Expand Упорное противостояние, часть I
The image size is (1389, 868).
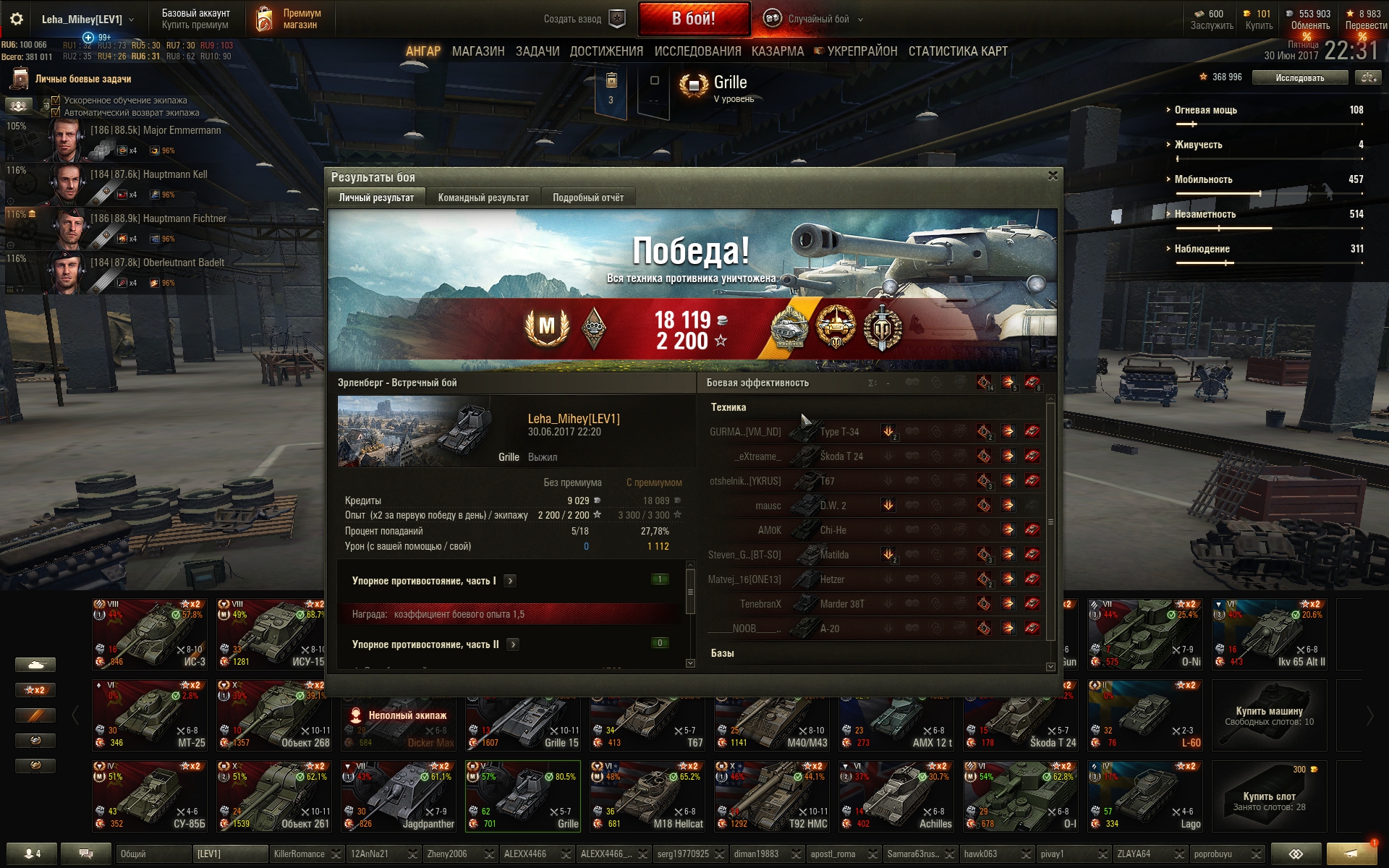(x=510, y=581)
